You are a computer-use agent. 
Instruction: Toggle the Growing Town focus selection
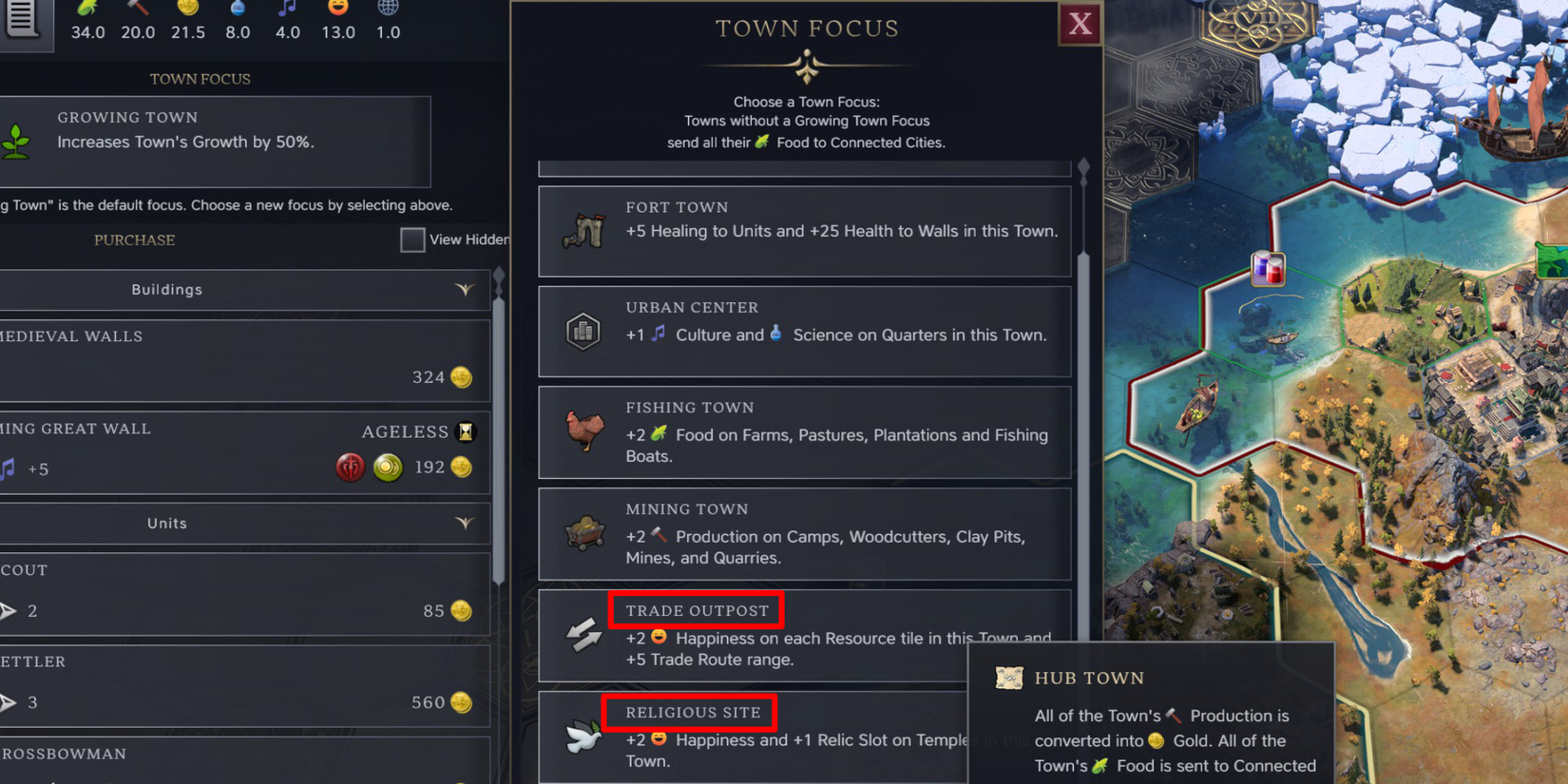(x=217, y=142)
